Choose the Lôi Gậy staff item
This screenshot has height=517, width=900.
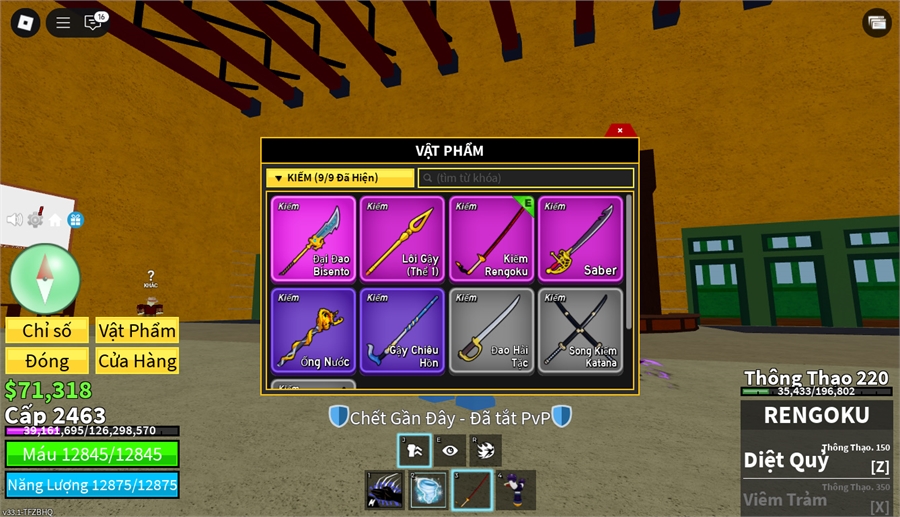(x=402, y=239)
